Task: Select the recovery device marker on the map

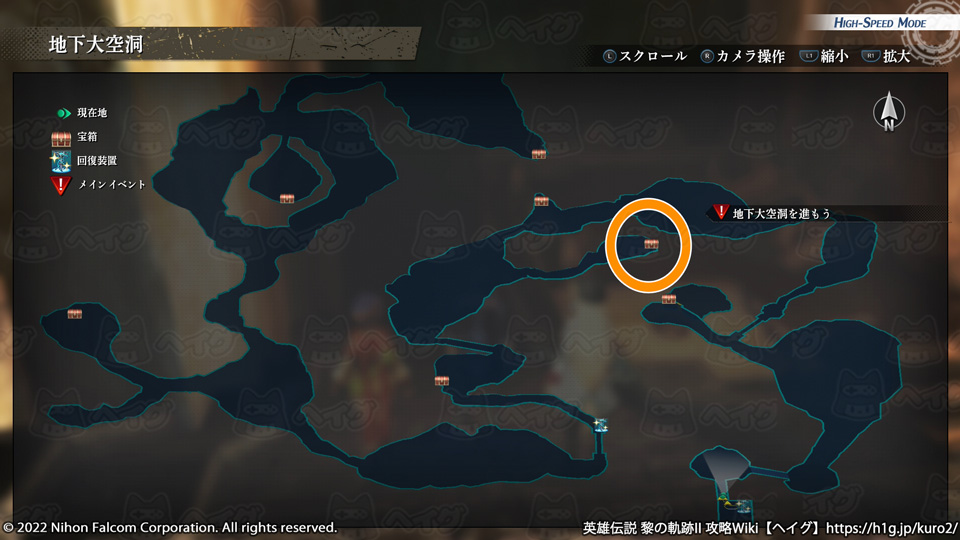Action: [600, 425]
